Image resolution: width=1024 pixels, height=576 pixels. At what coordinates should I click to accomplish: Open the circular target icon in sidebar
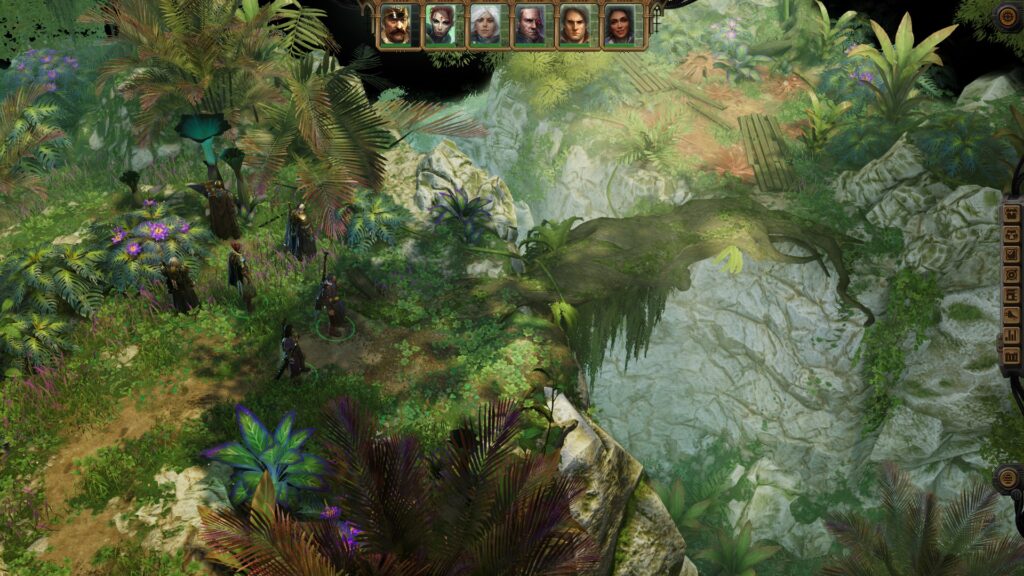pyautogui.click(x=1011, y=274)
